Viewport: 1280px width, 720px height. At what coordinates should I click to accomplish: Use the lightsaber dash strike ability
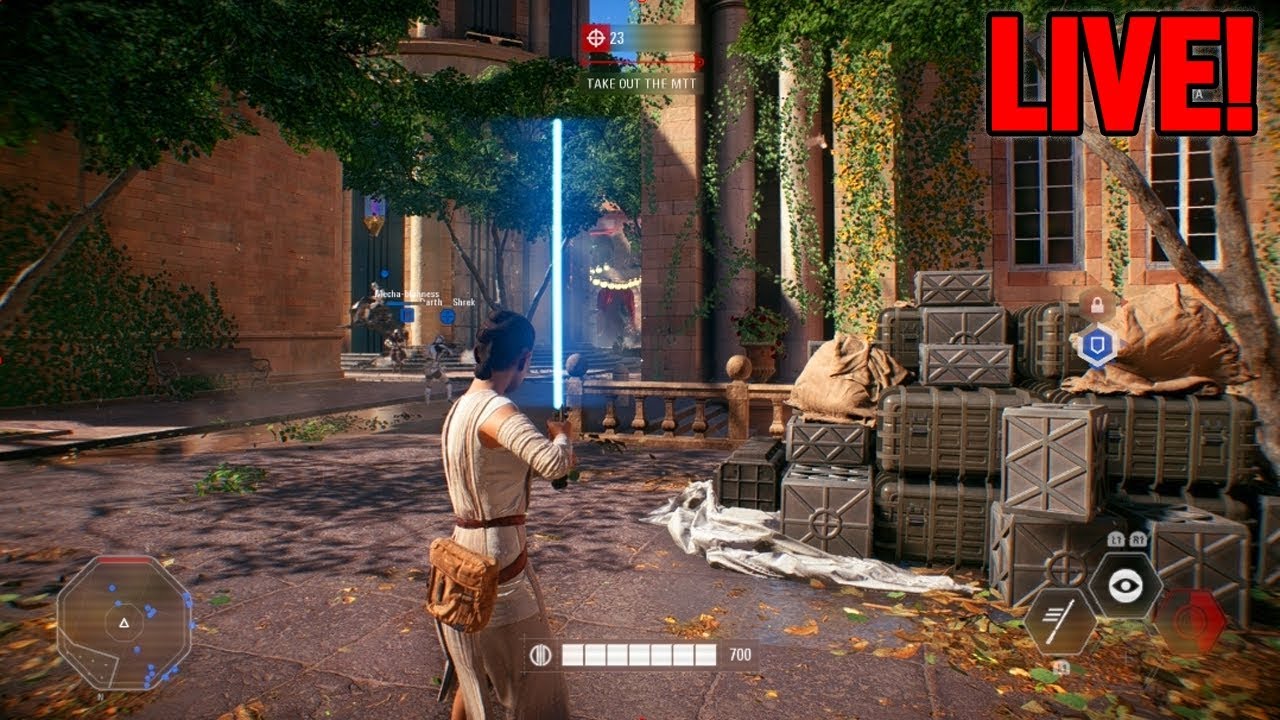tap(1060, 621)
